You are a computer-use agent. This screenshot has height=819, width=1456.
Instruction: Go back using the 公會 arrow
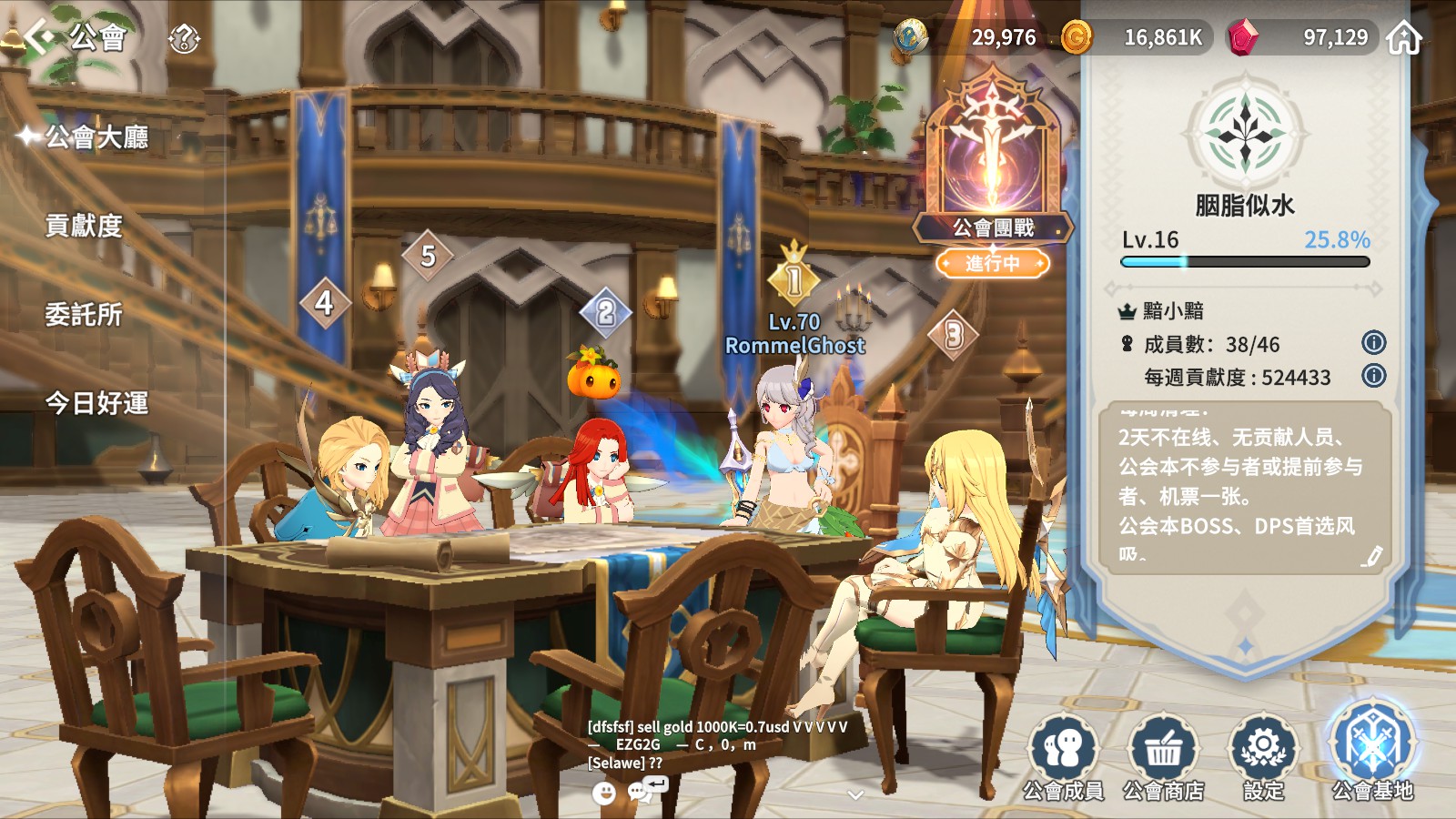pos(40,36)
